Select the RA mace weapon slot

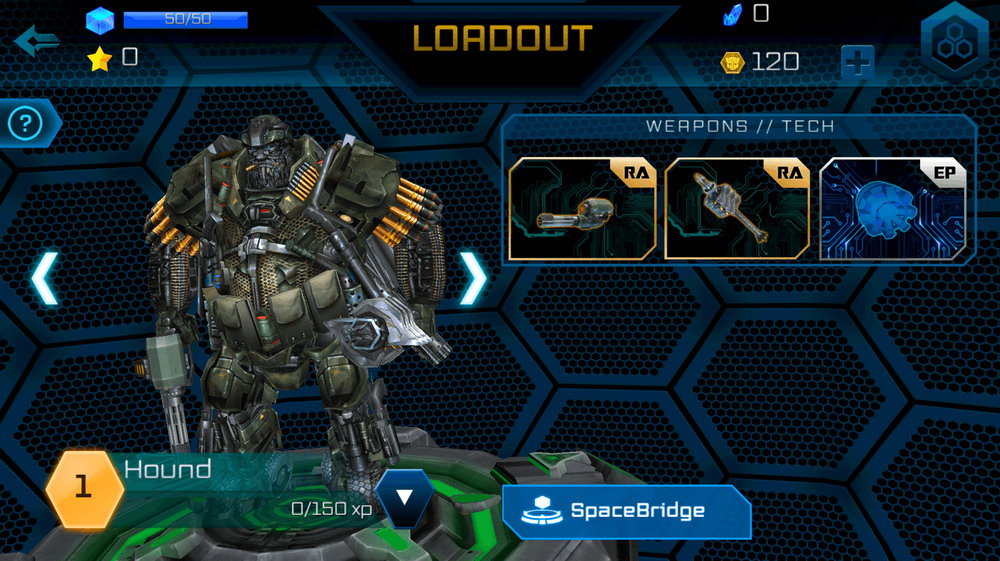click(x=737, y=209)
